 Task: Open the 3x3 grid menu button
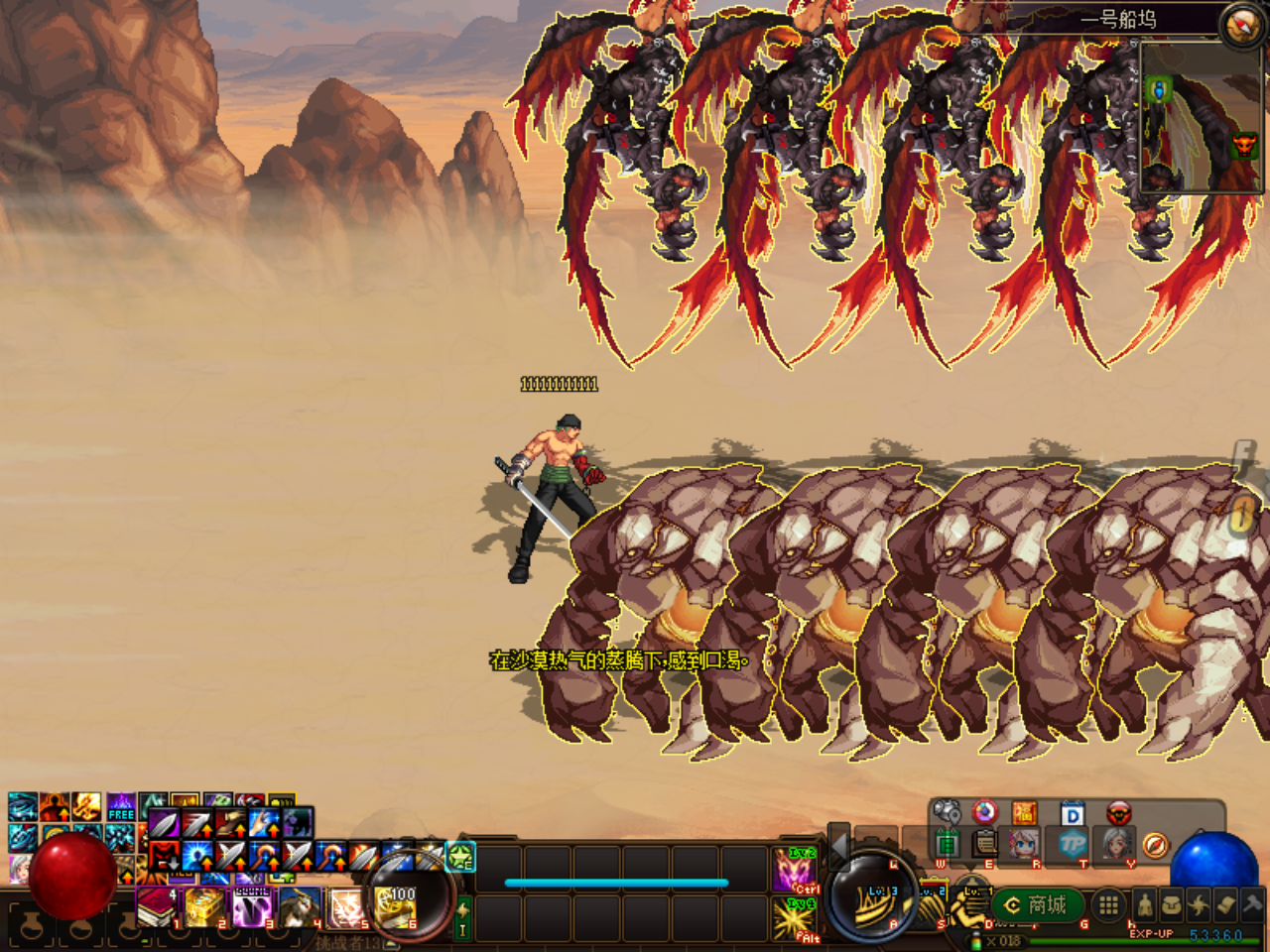pyautogui.click(x=1108, y=904)
